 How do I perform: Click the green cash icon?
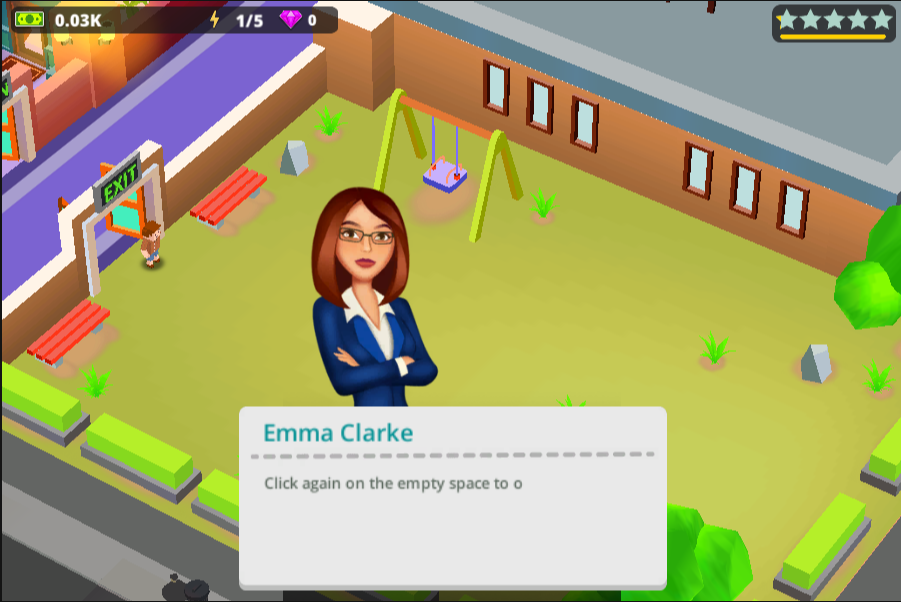(x=30, y=20)
